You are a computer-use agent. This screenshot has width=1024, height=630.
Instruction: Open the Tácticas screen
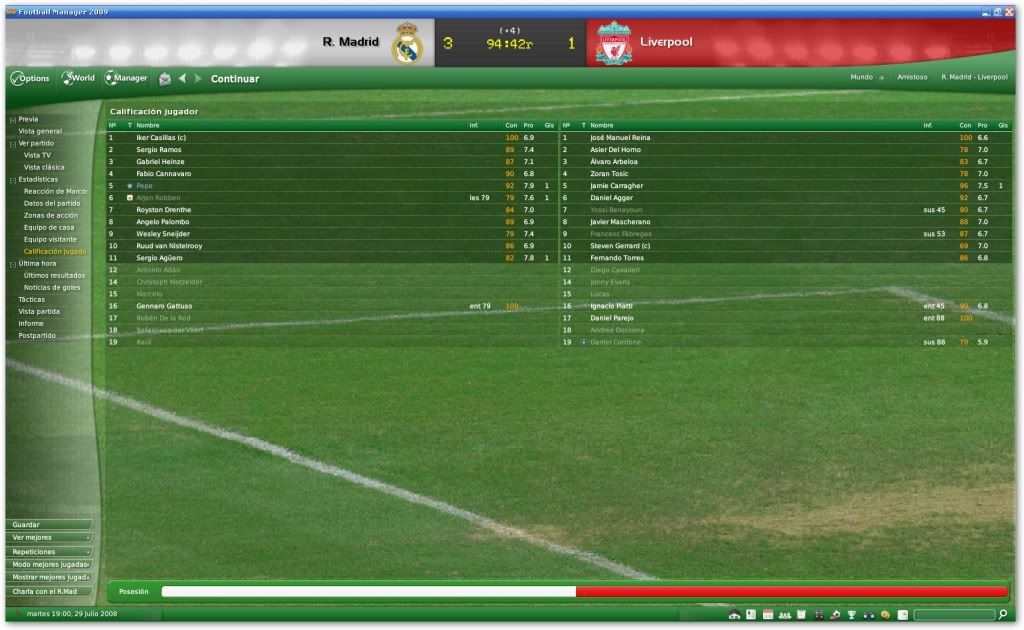(32, 299)
